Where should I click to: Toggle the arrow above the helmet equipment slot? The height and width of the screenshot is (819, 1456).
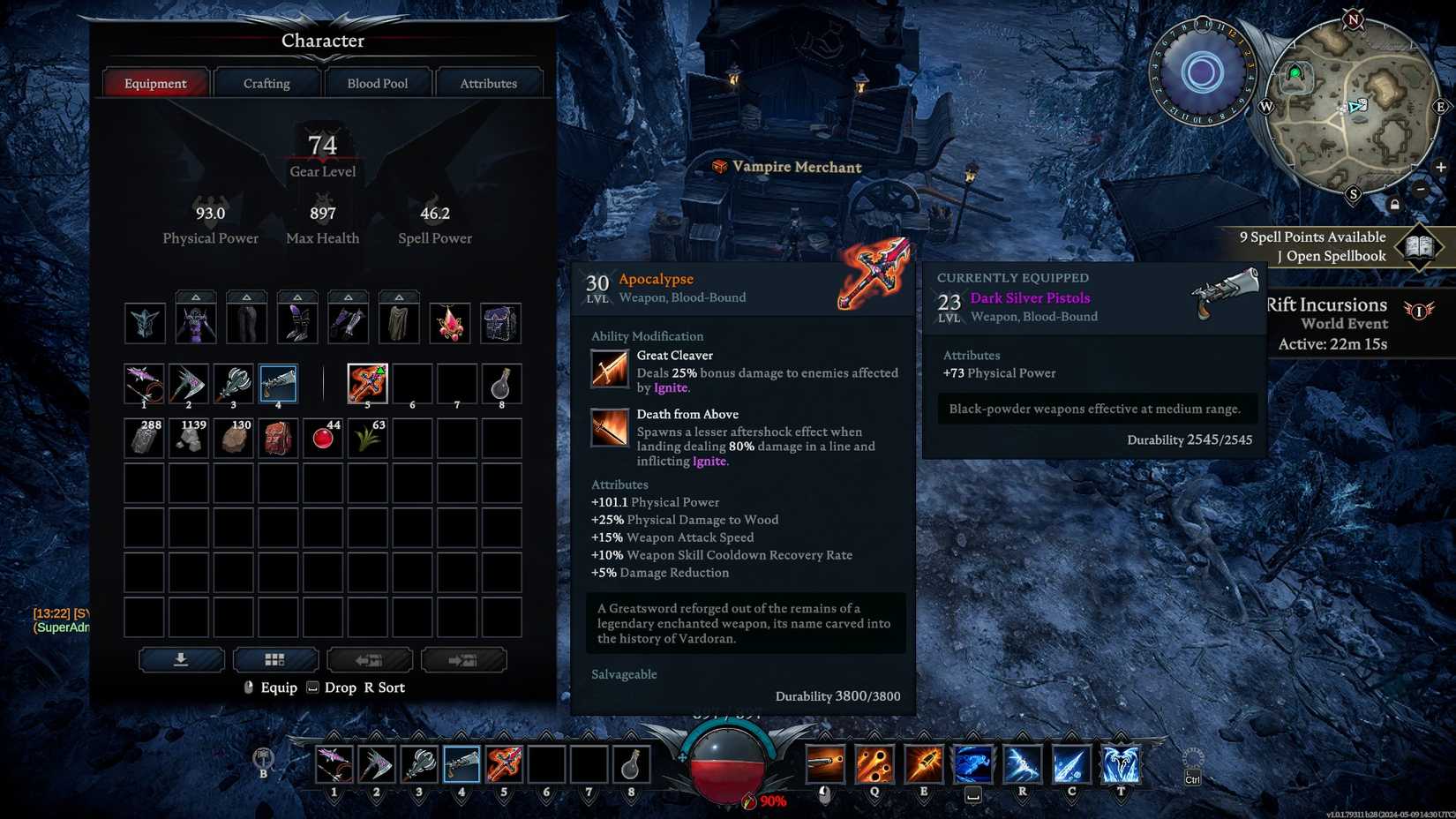(195, 298)
